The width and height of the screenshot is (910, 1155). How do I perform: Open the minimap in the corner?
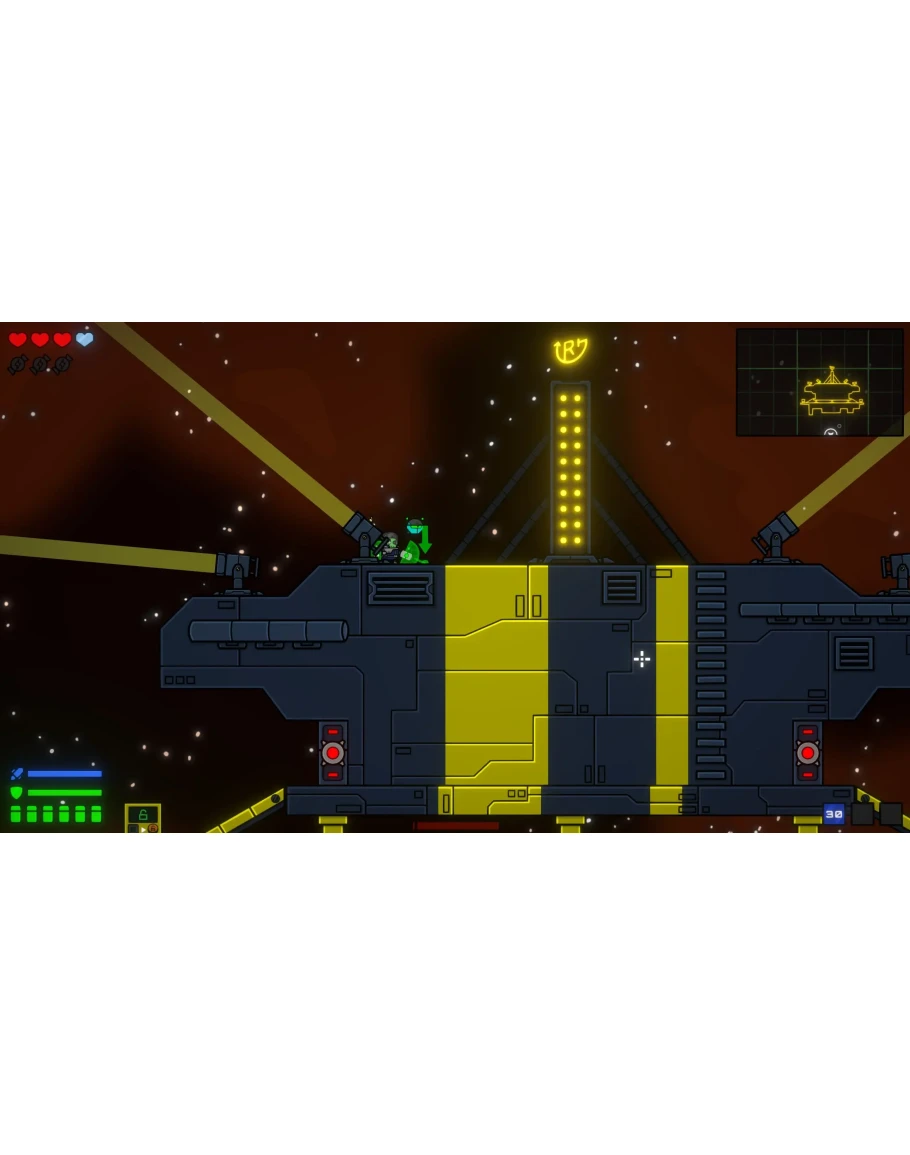coord(819,382)
